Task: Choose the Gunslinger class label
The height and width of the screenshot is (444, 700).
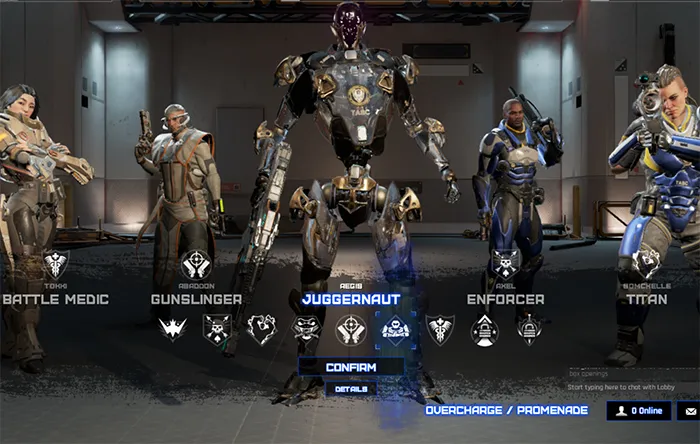Action: (196, 299)
